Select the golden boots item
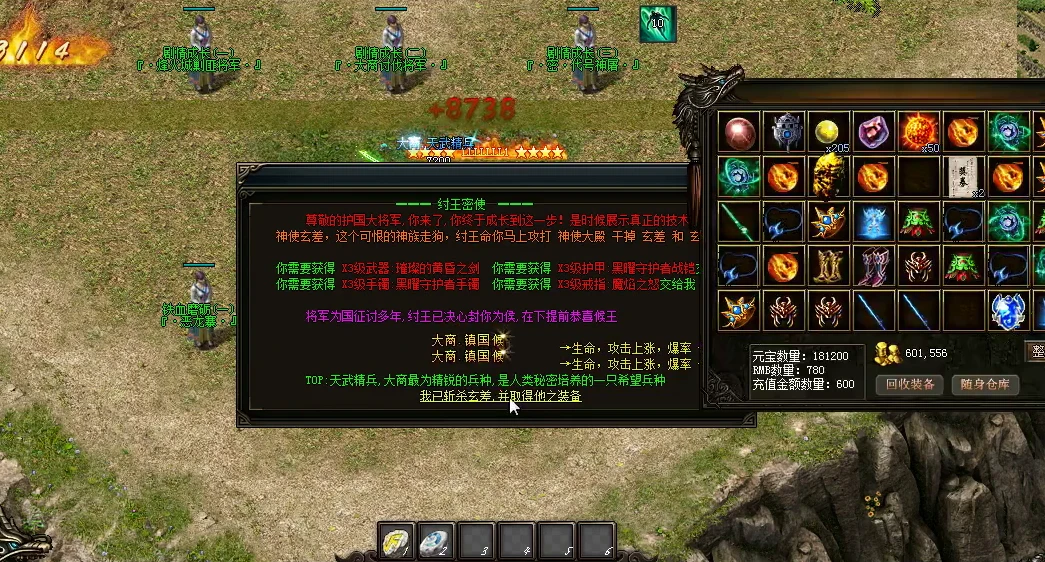The image size is (1045, 562). [830, 266]
